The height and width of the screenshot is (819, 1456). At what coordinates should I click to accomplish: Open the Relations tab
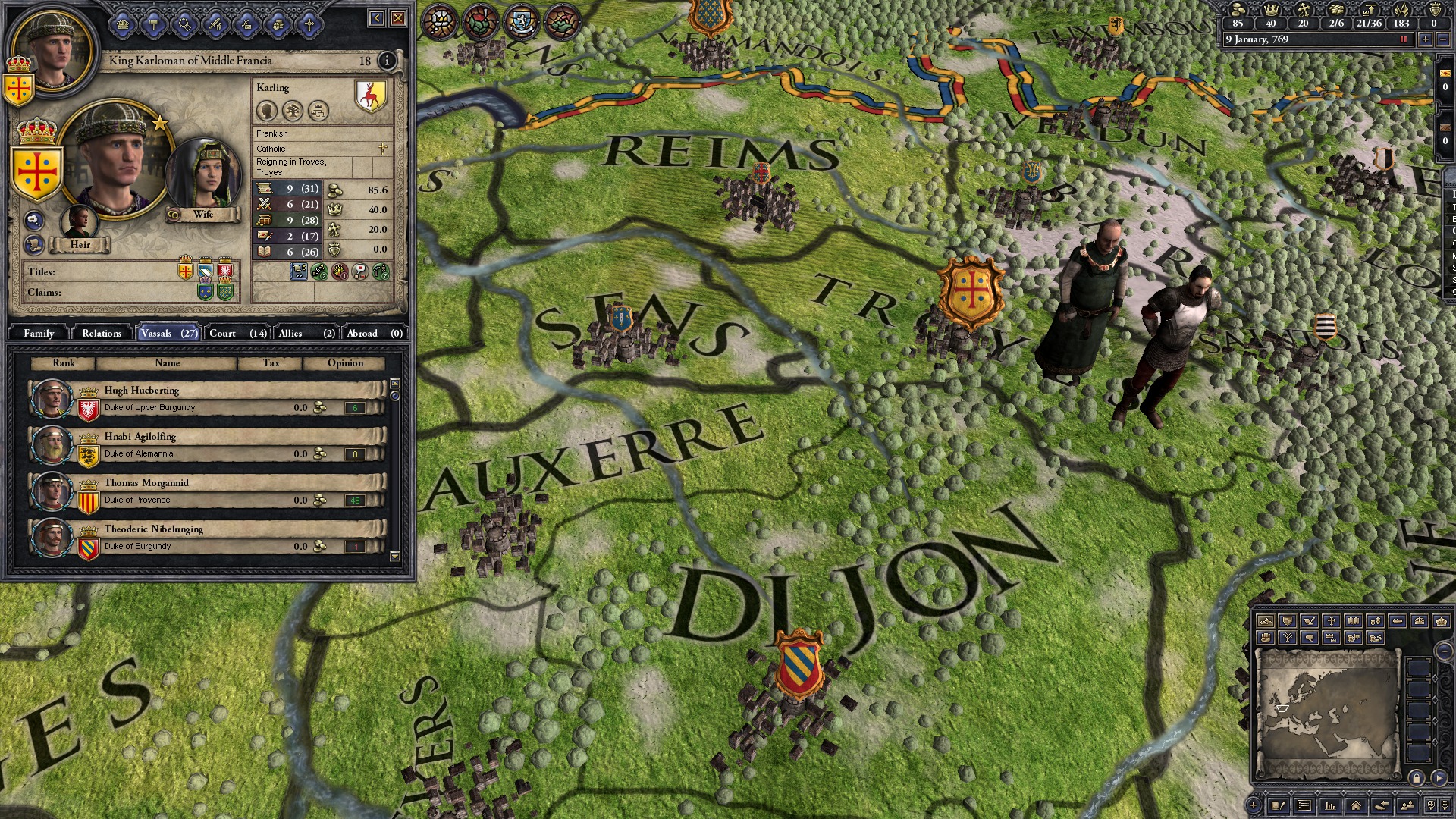coord(101,333)
